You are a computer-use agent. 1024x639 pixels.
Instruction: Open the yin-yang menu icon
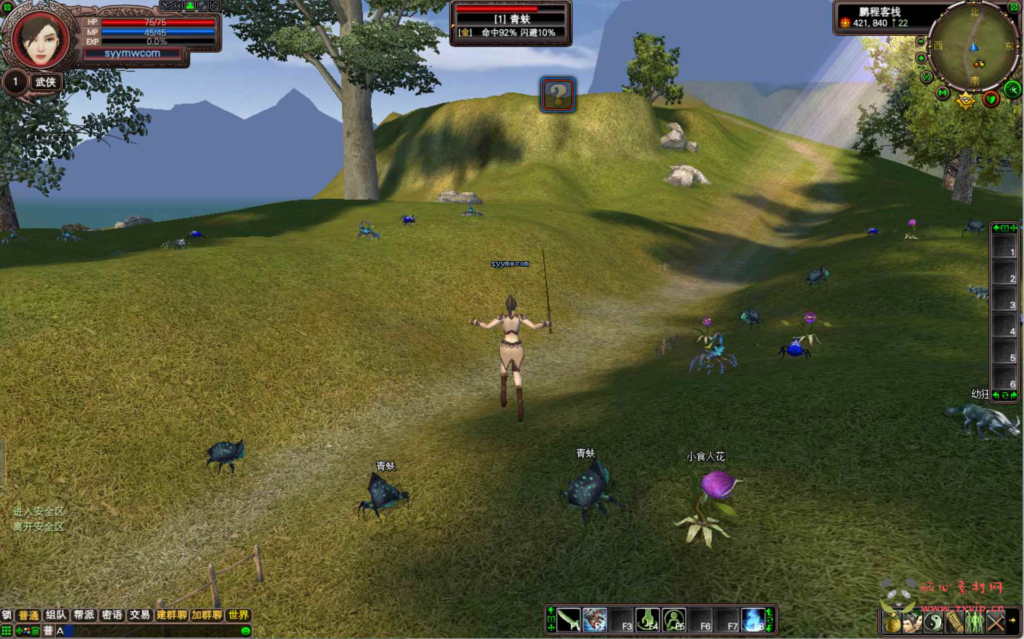[933, 622]
